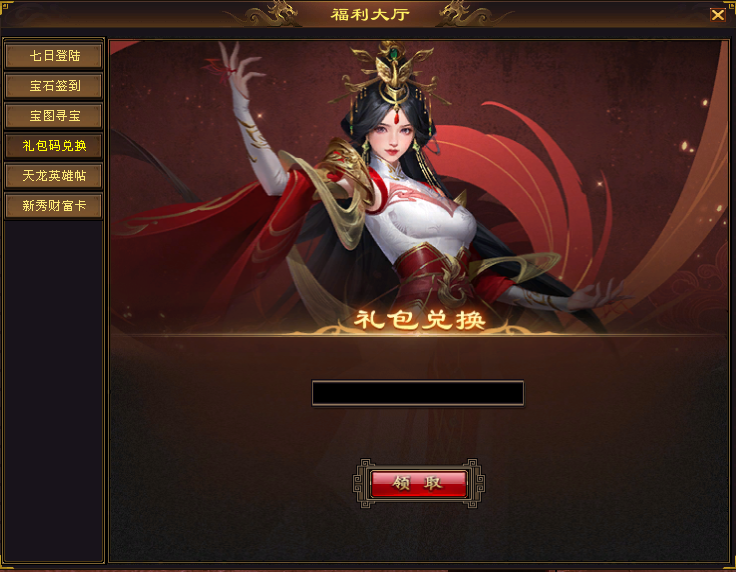Open the 新秀财富卡 tab

[54, 206]
